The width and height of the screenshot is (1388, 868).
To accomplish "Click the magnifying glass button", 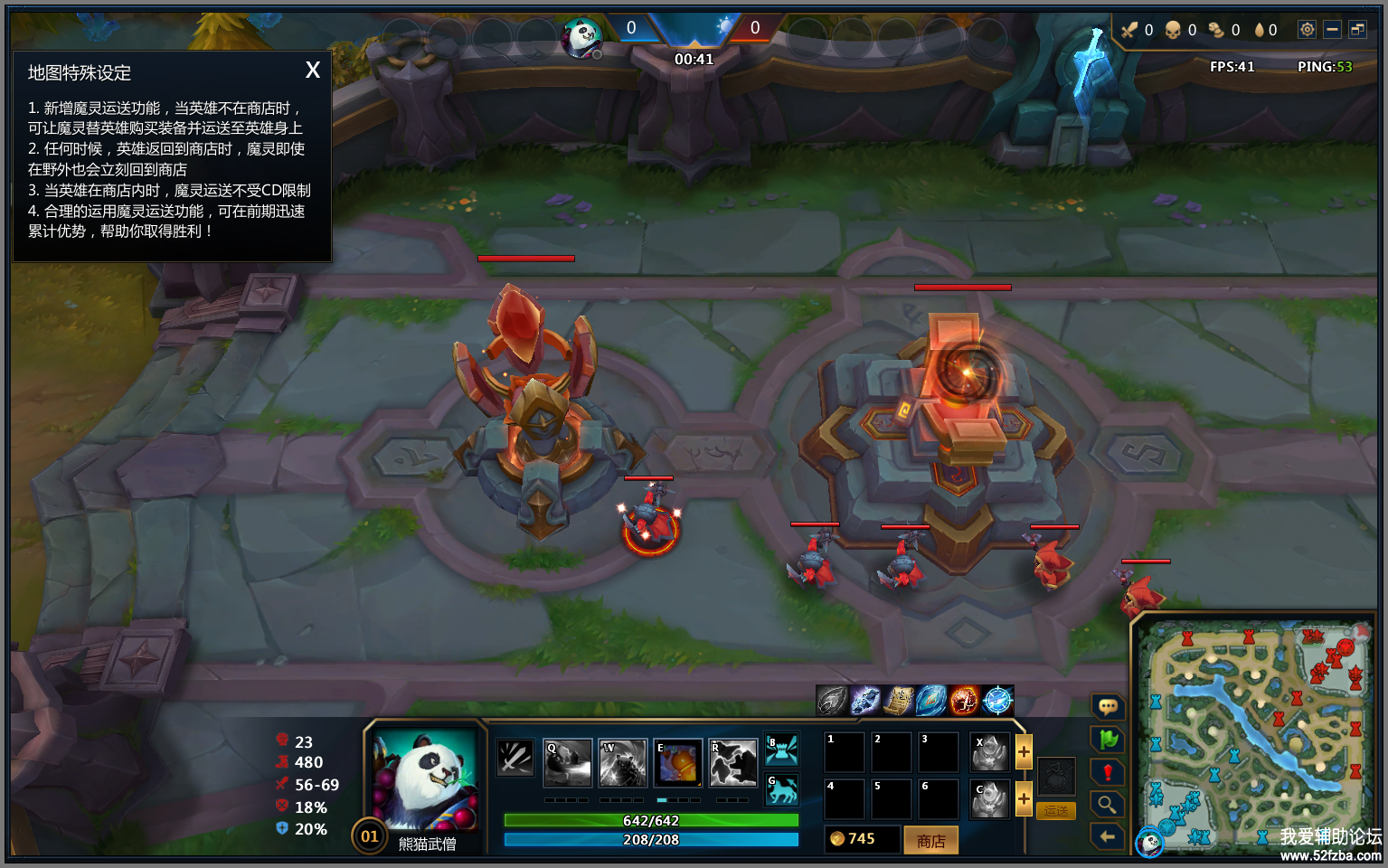I will 1108,804.
